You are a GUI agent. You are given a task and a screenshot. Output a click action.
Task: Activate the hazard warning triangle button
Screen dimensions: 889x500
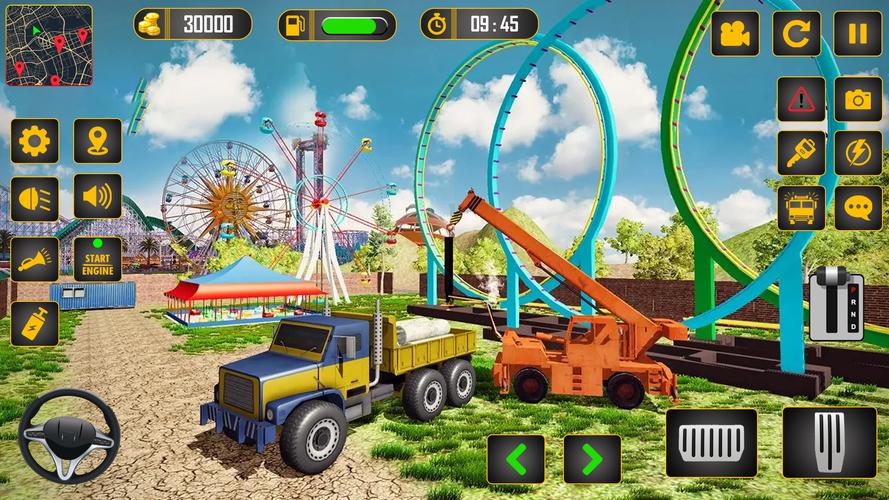[x=801, y=98]
